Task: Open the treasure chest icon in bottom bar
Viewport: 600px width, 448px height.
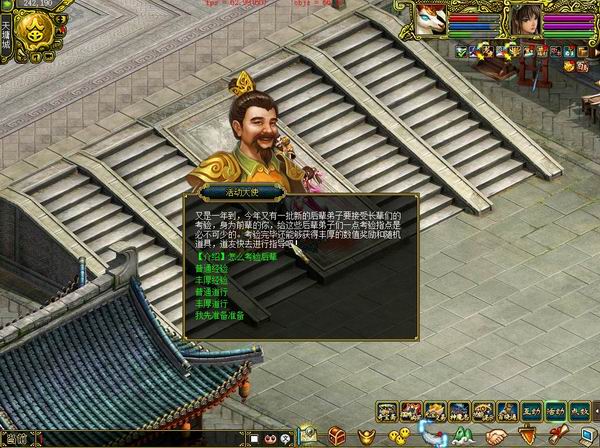Action: click(338, 436)
